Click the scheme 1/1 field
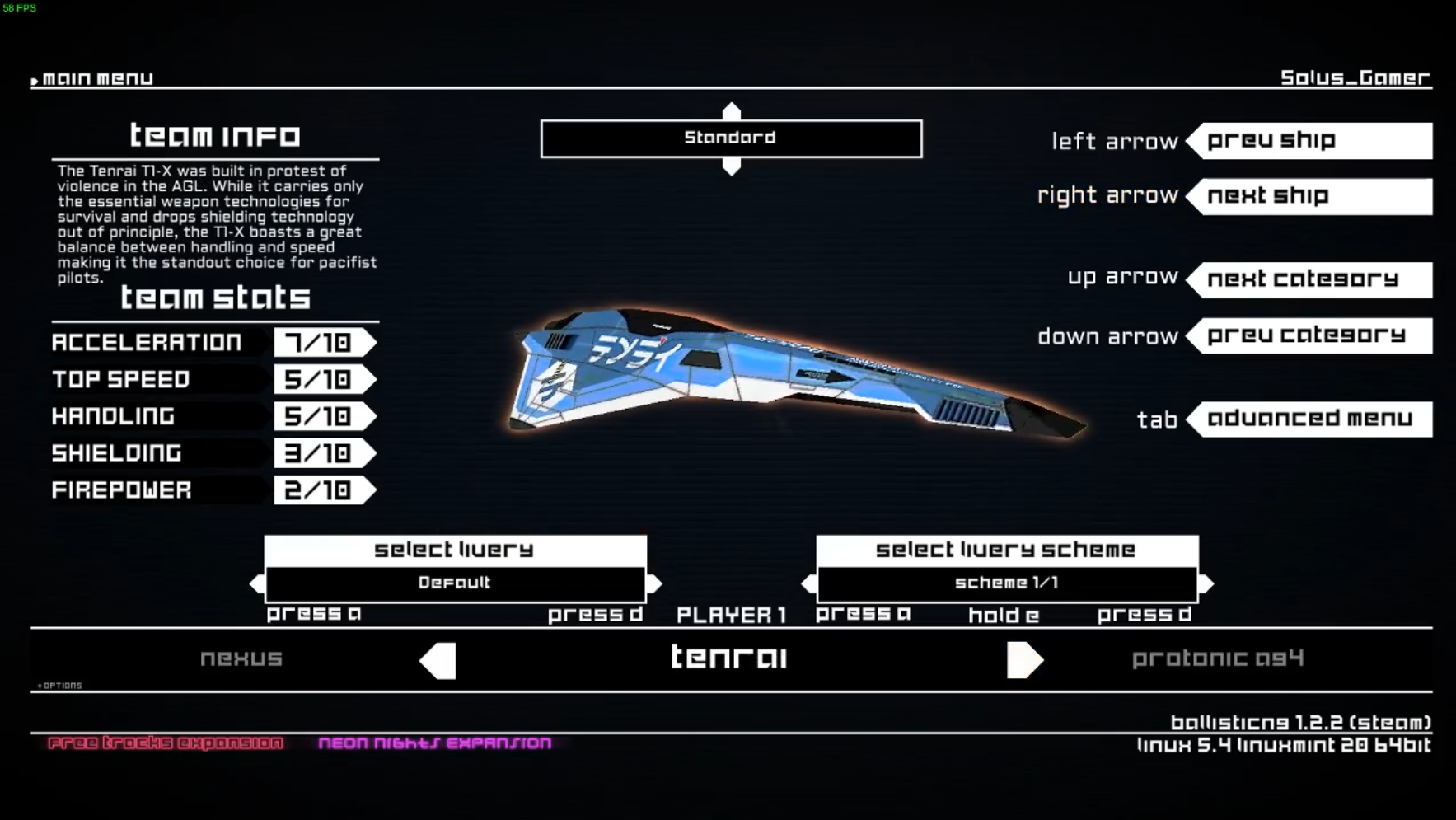Screen dimensions: 1456x820 click(x=1007, y=583)
